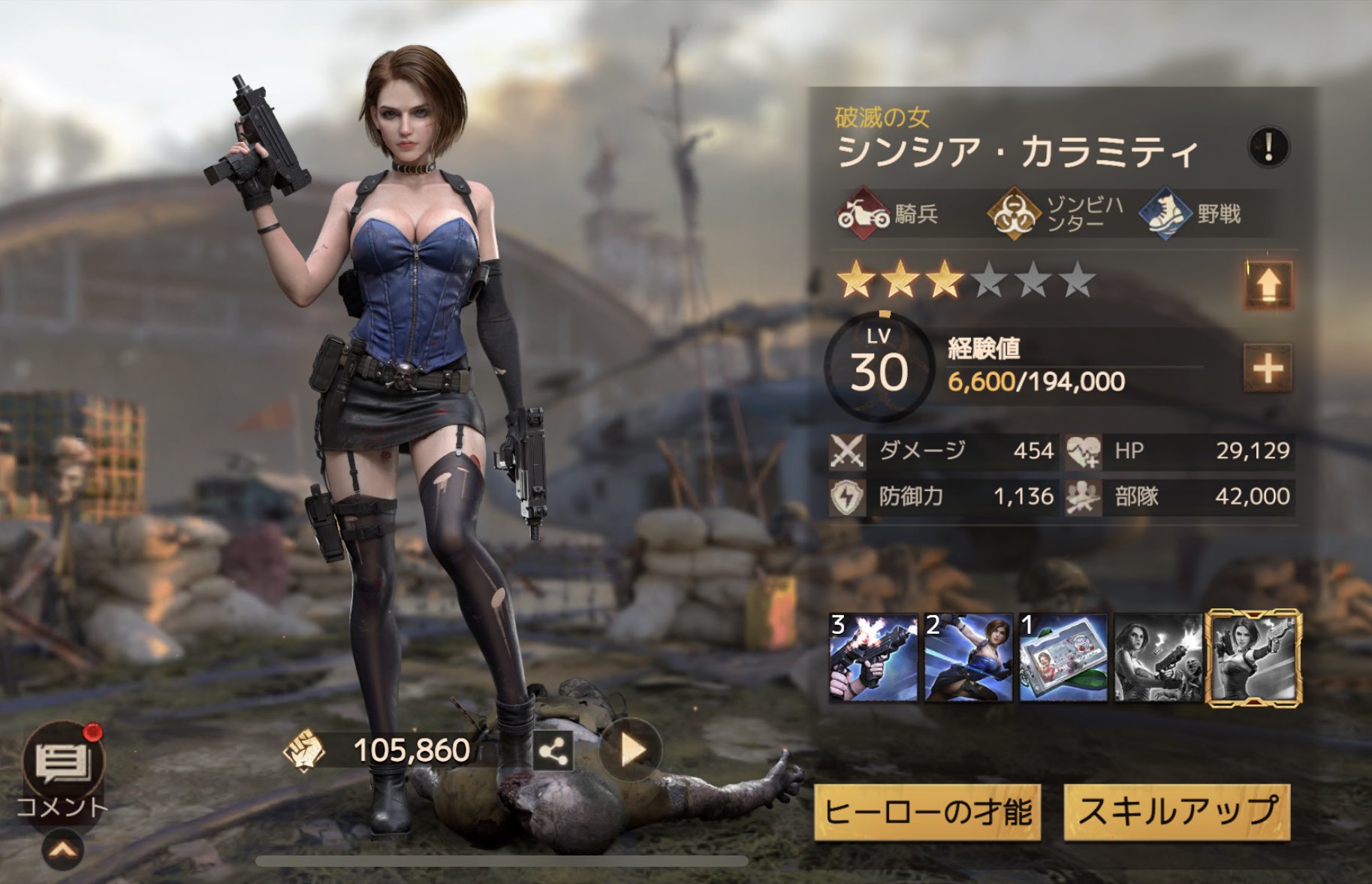This screenshot has width=1372, height=884.
Task: Check the 野戦 boot trait icon
Action: [1165, 214]
